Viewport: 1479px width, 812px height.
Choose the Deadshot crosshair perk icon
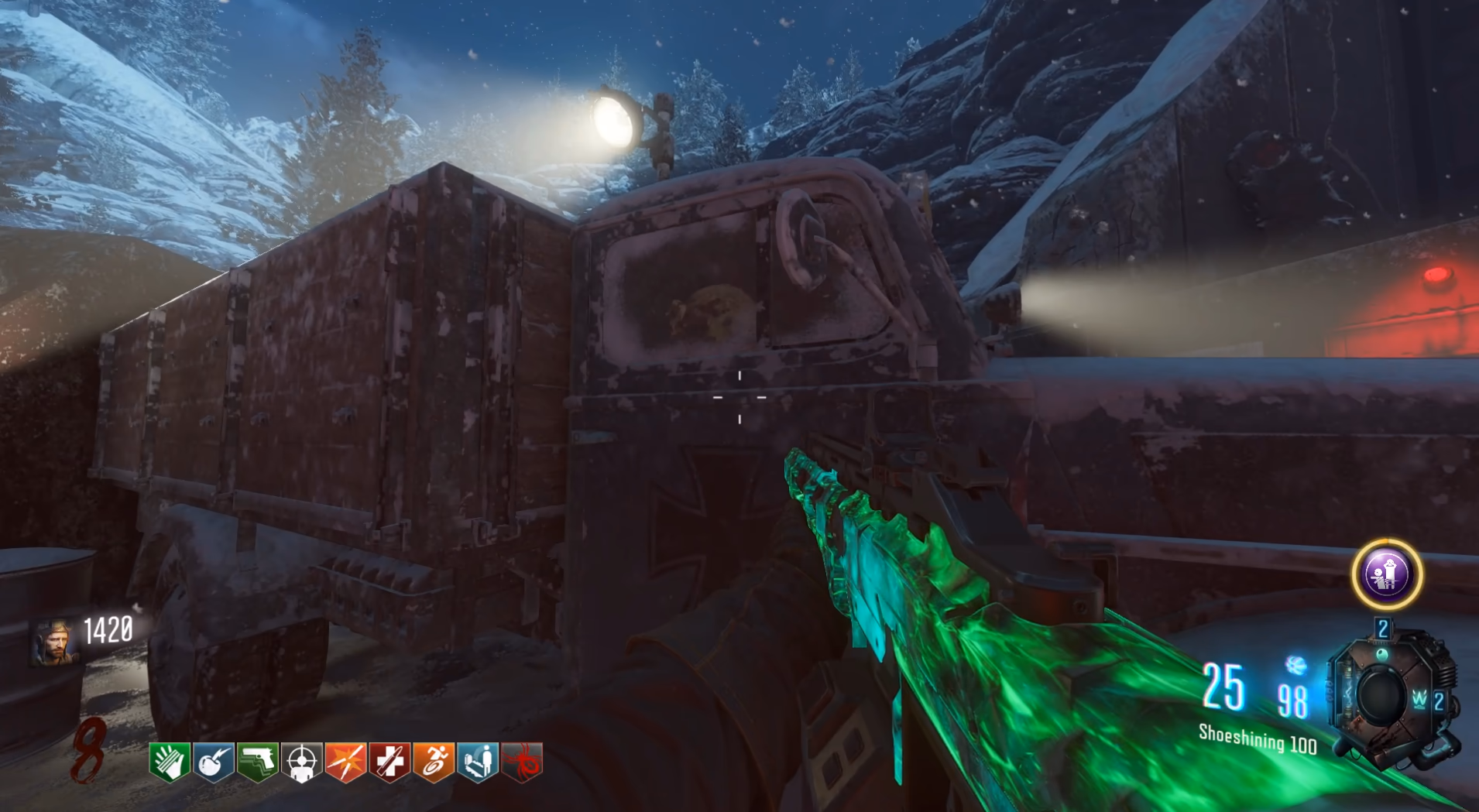point(302,762)
